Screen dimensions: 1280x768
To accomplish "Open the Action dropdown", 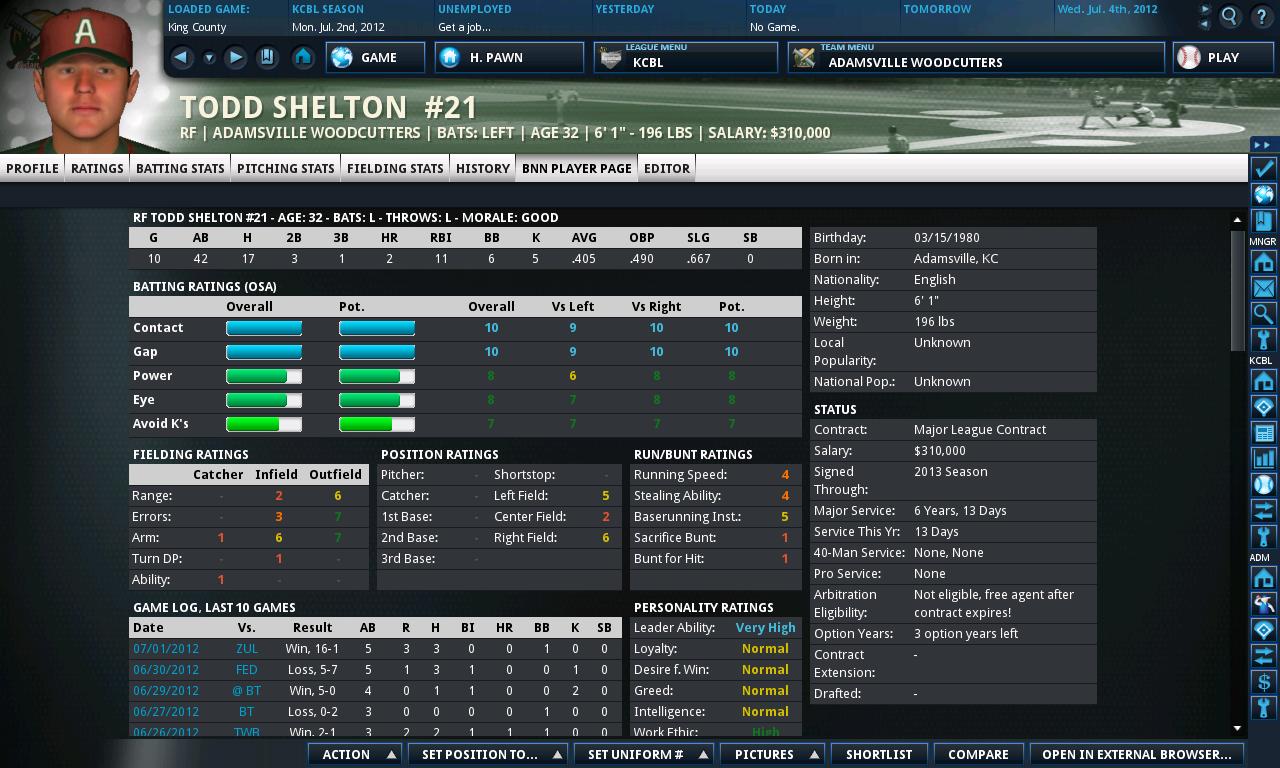I will pyautogui.click(x=354, y=754).
